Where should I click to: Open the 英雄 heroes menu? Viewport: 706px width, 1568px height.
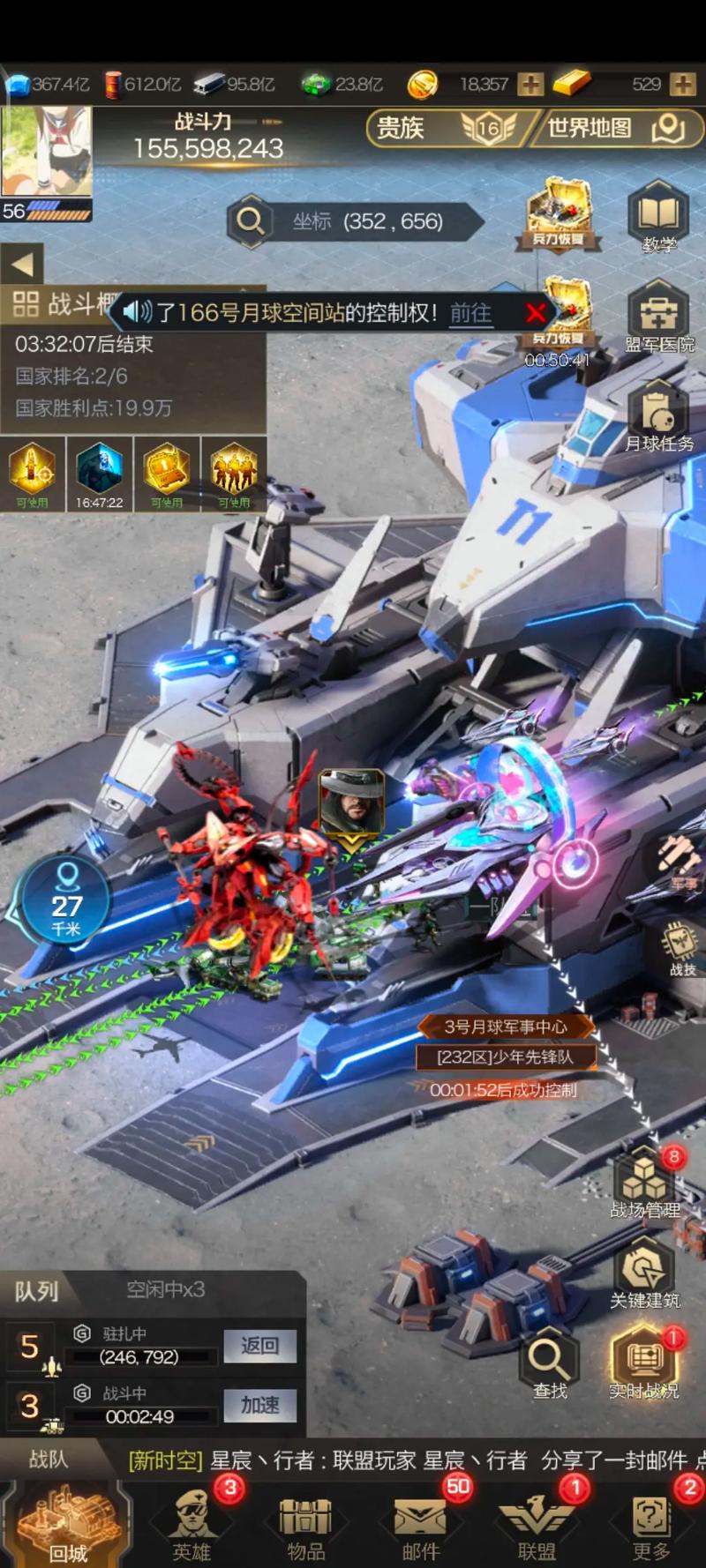click(x=192, y=1524)
